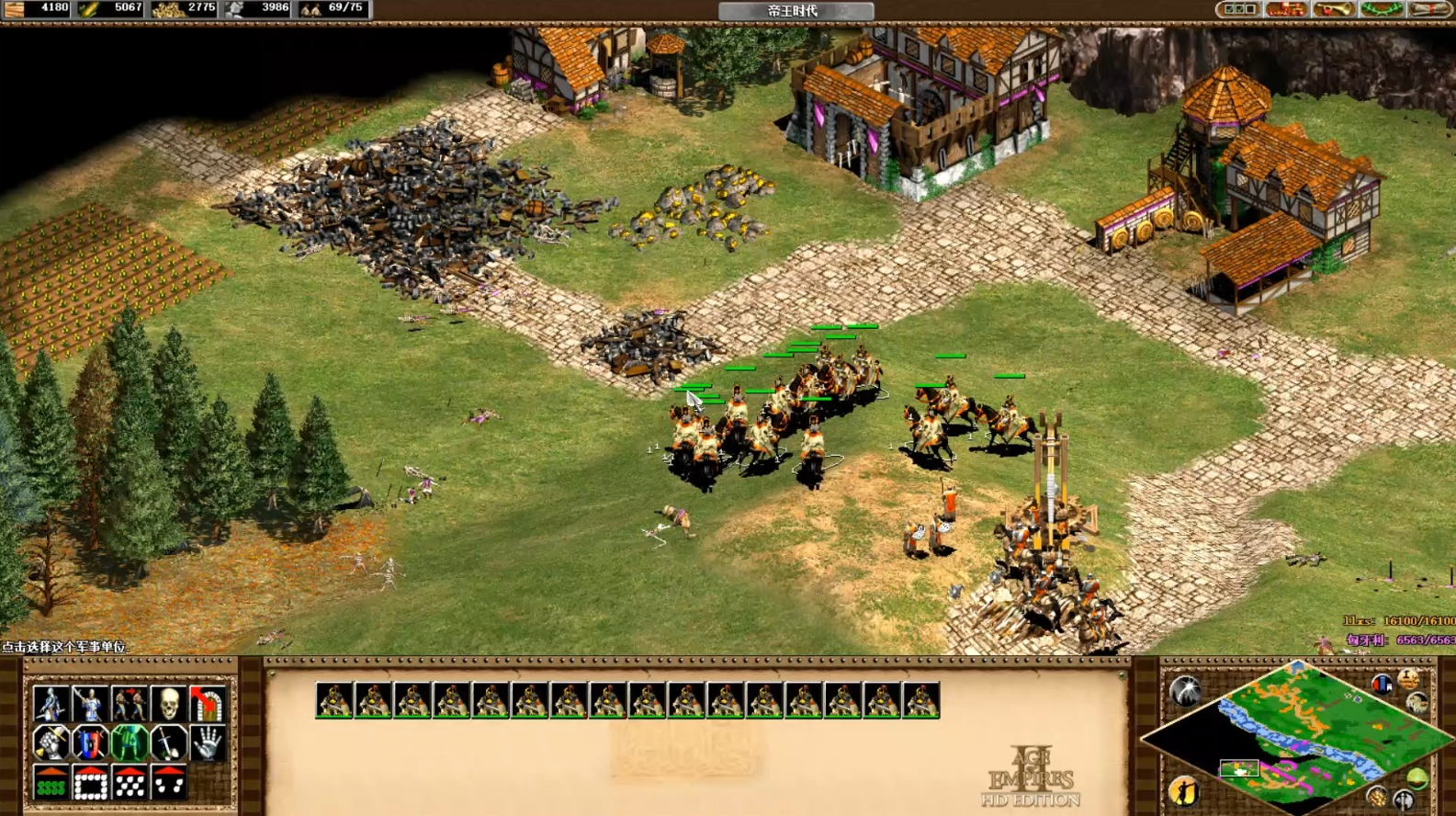Open the diplomacy wreath button
The image size is (1456, 816).
(1381, 10)
